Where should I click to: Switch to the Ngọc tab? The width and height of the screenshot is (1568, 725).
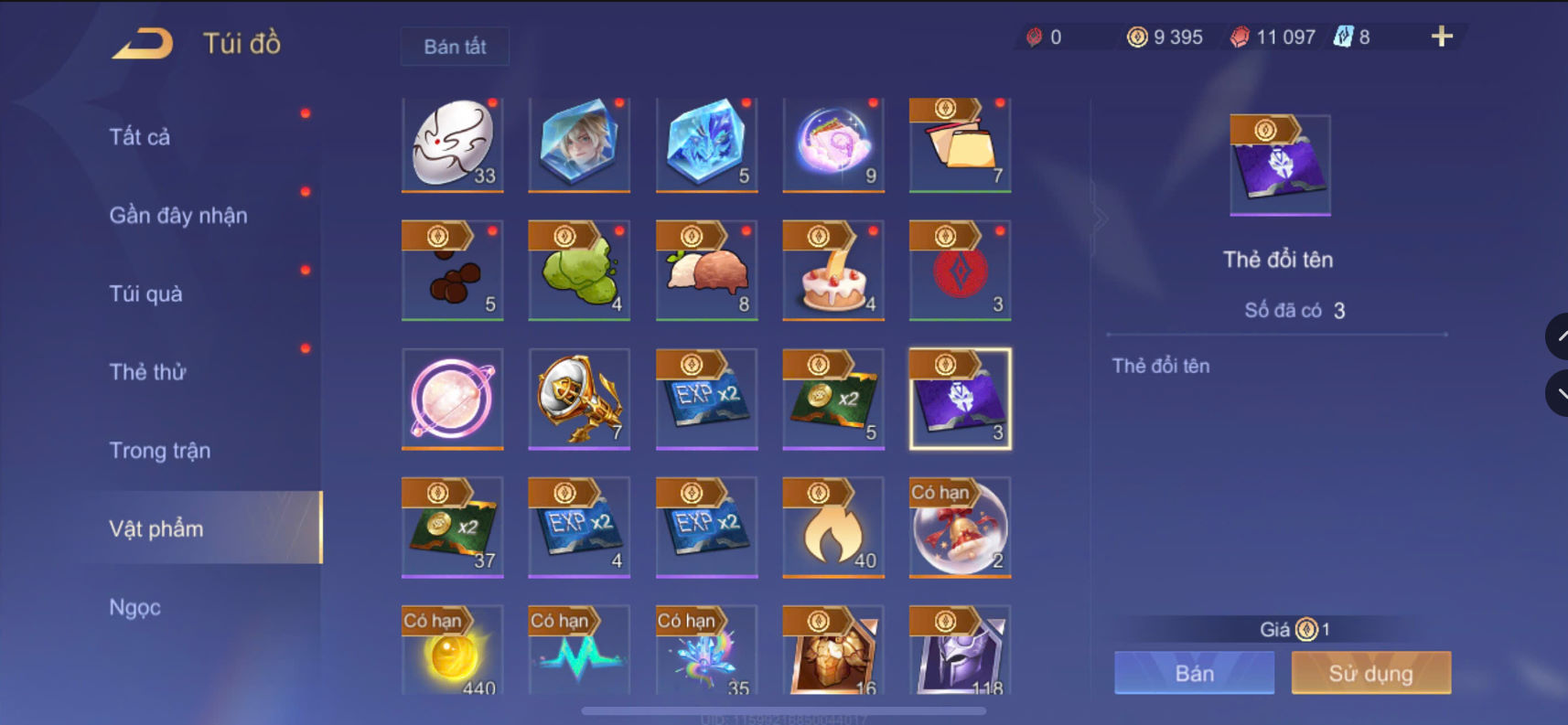coord(134,606)
